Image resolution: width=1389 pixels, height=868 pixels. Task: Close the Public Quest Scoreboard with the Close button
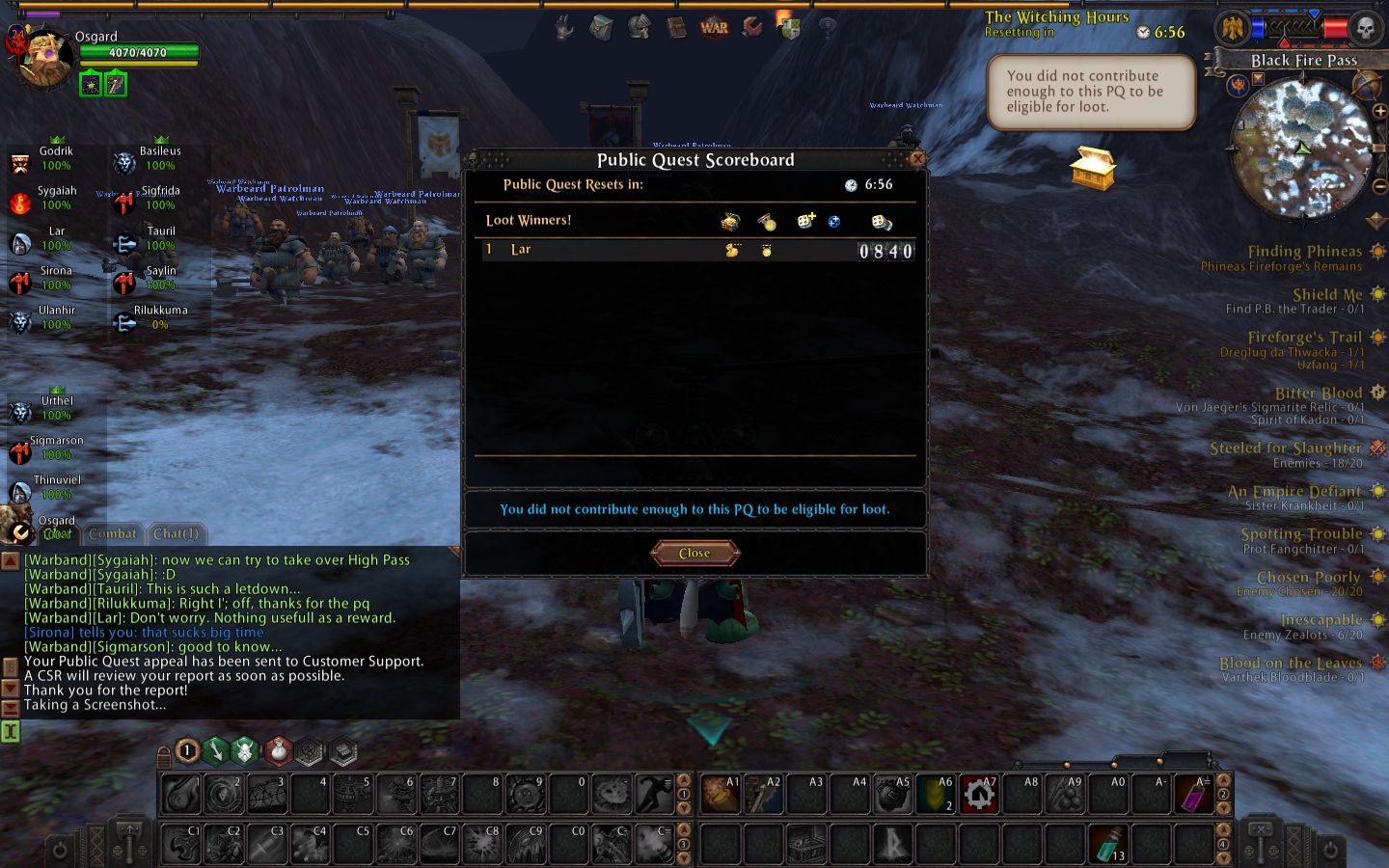[x=694, y=553]
